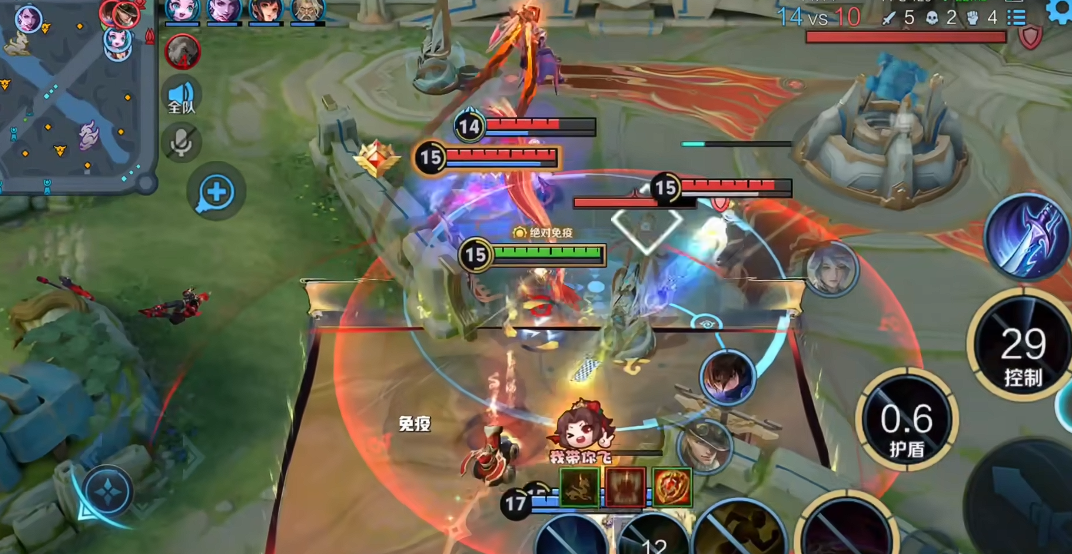
Task: Select the white-bearded elder teammate portrait
Action: (307, 10)
